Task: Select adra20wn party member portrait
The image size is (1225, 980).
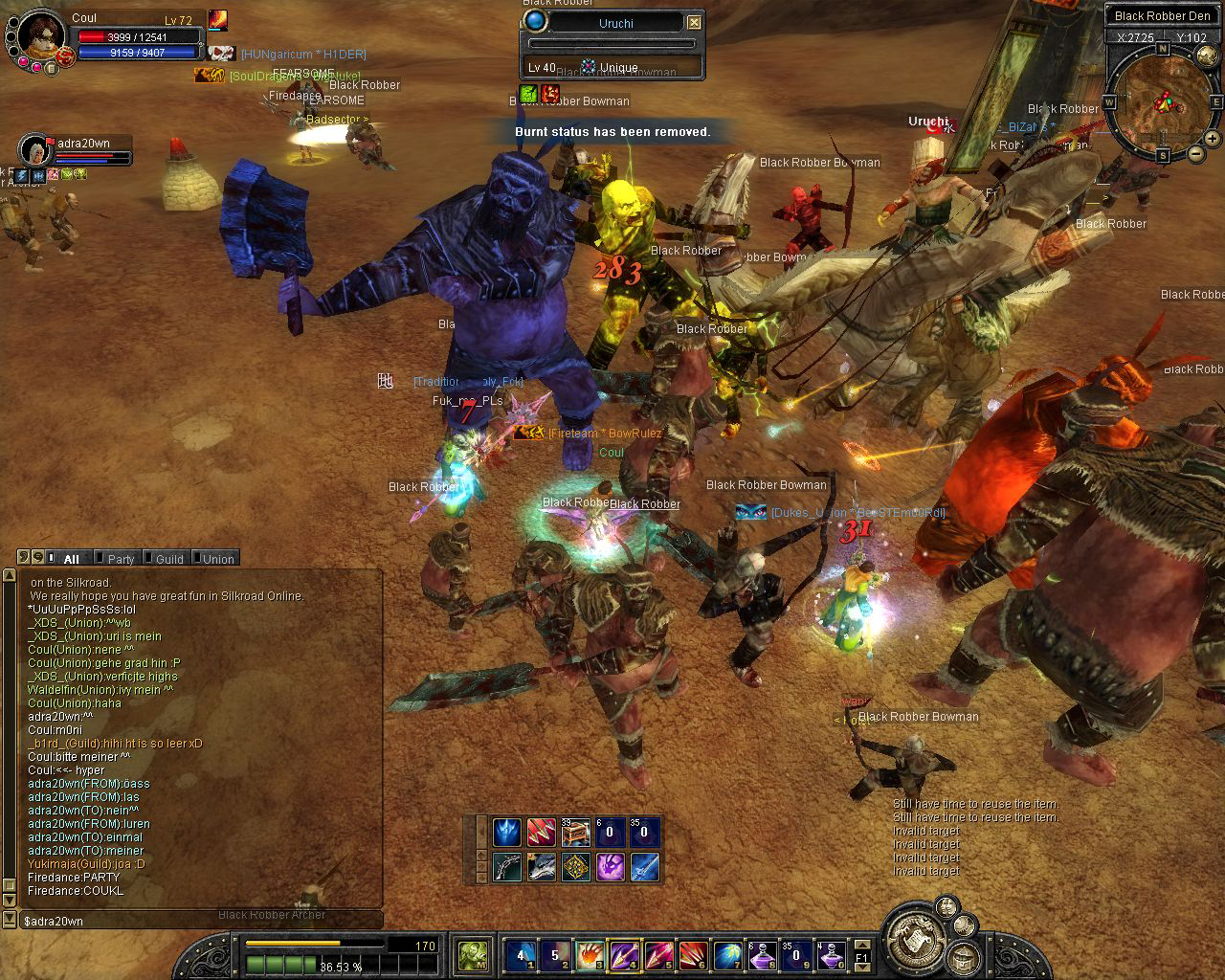Action: click(x=34, y=150)
